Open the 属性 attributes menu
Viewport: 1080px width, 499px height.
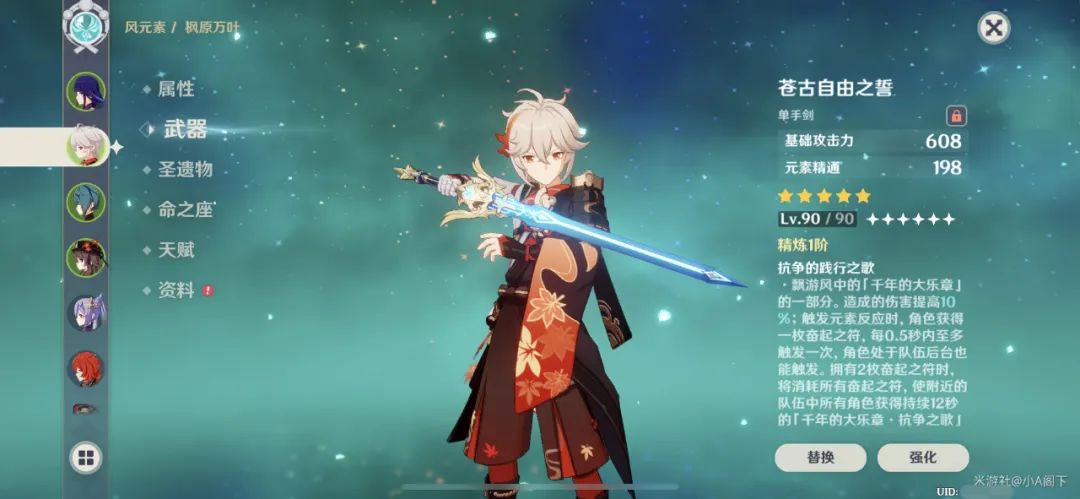(175, 89)
